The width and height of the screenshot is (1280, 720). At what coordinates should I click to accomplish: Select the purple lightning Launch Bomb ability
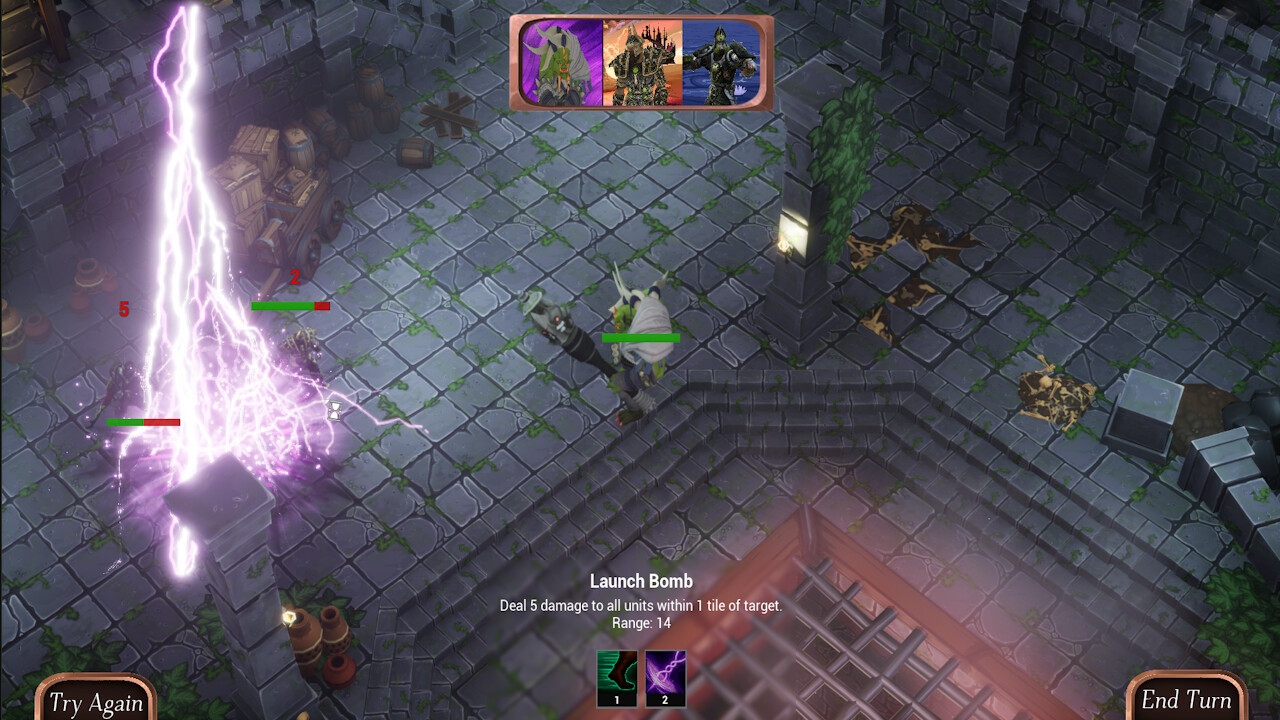(x=665, y=677)
